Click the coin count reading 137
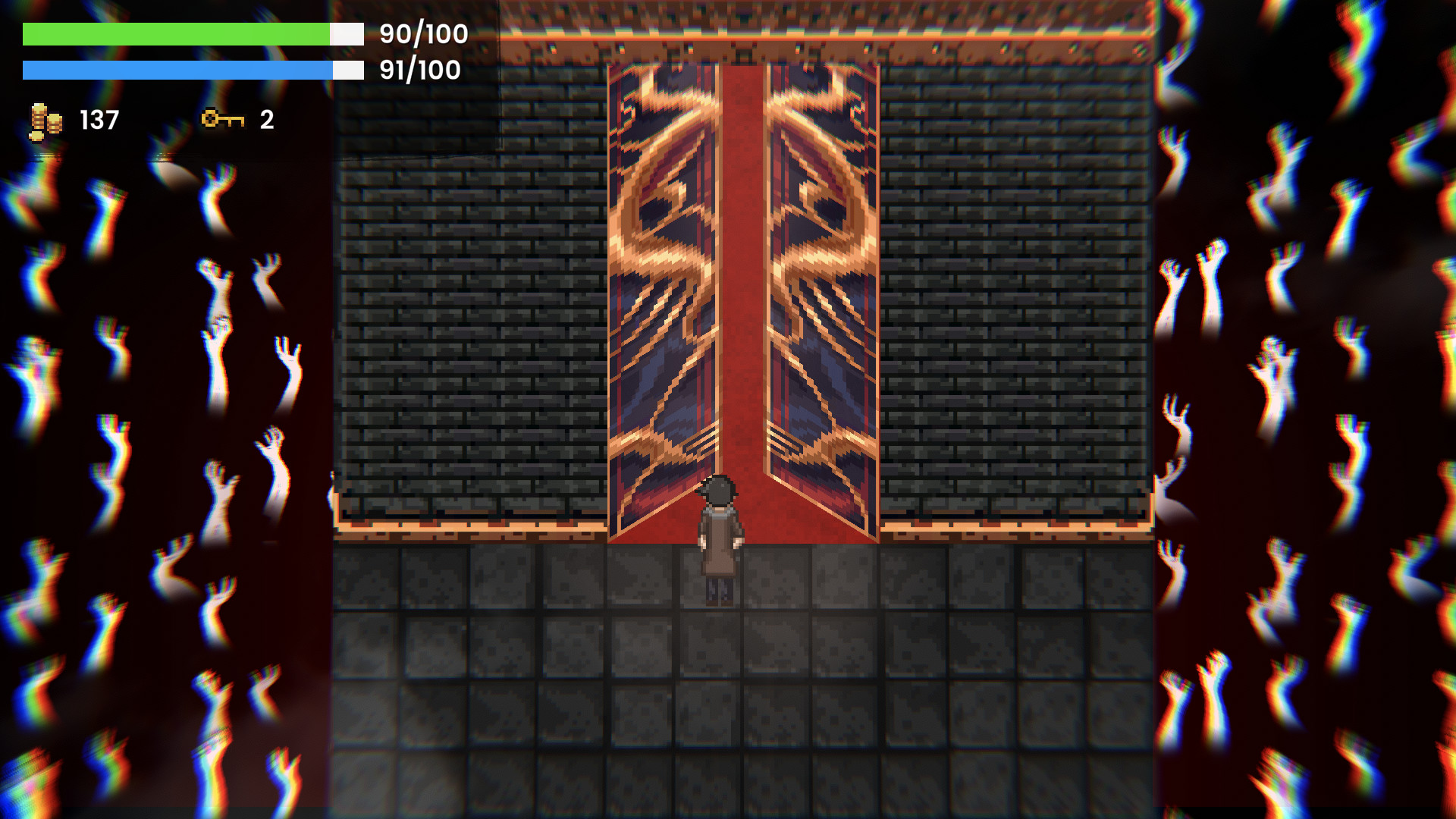 tap(97, 118)
